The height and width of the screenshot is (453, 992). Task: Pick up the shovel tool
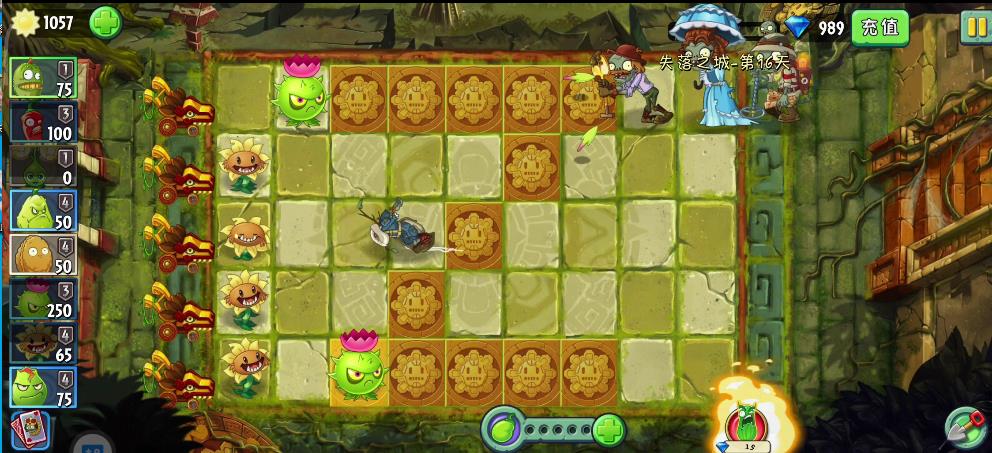pos(965,428)
